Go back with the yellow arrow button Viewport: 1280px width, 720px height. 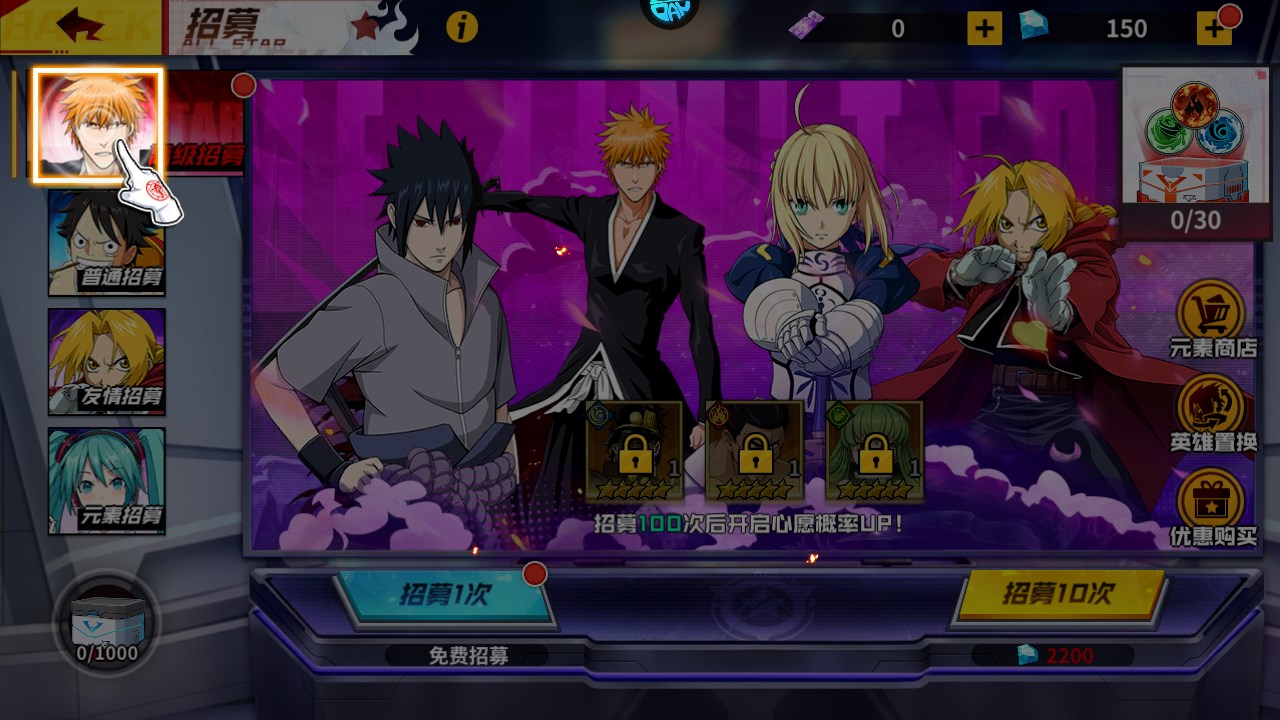point(80,26)
